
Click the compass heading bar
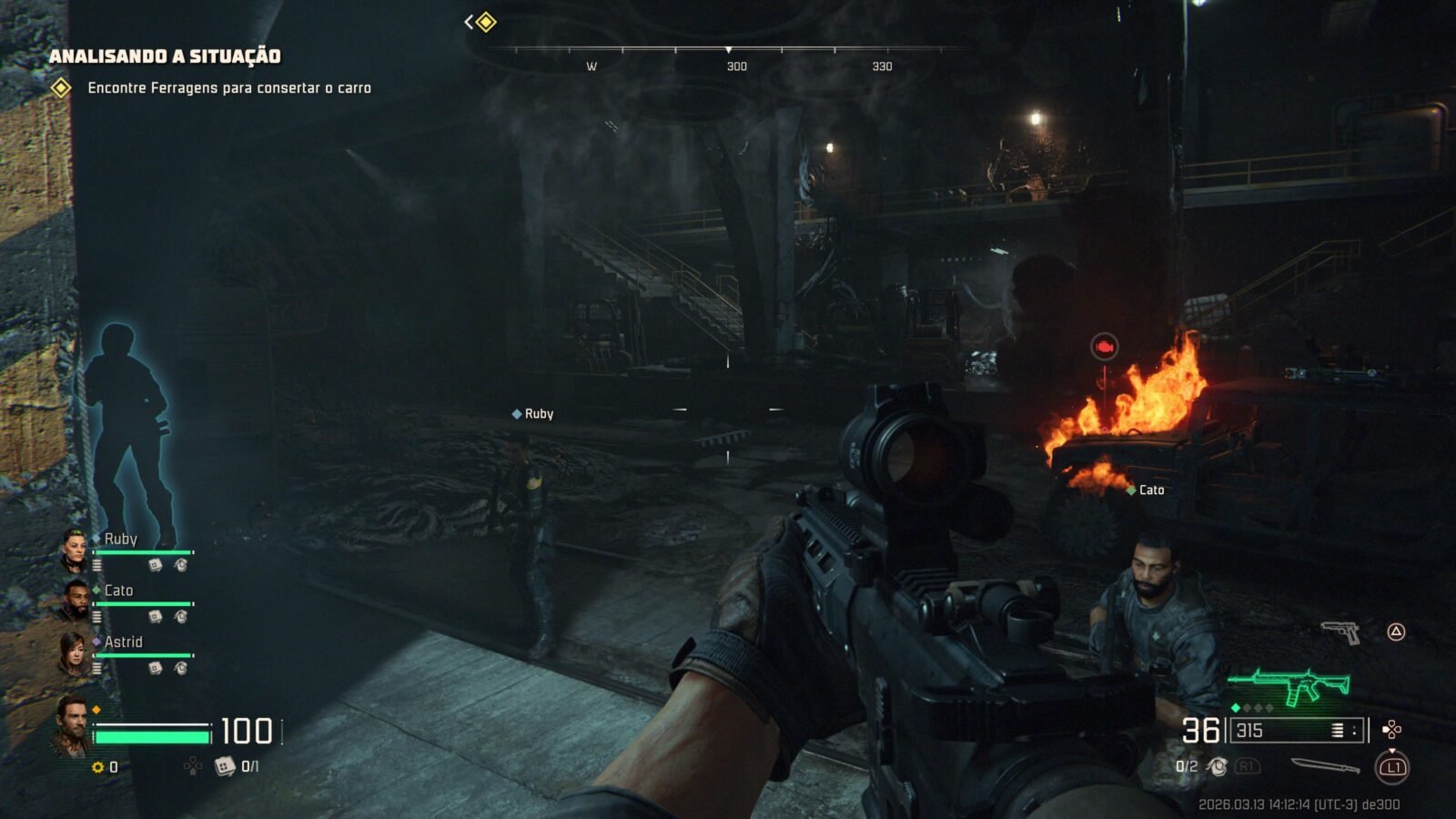tap(737, 50)
